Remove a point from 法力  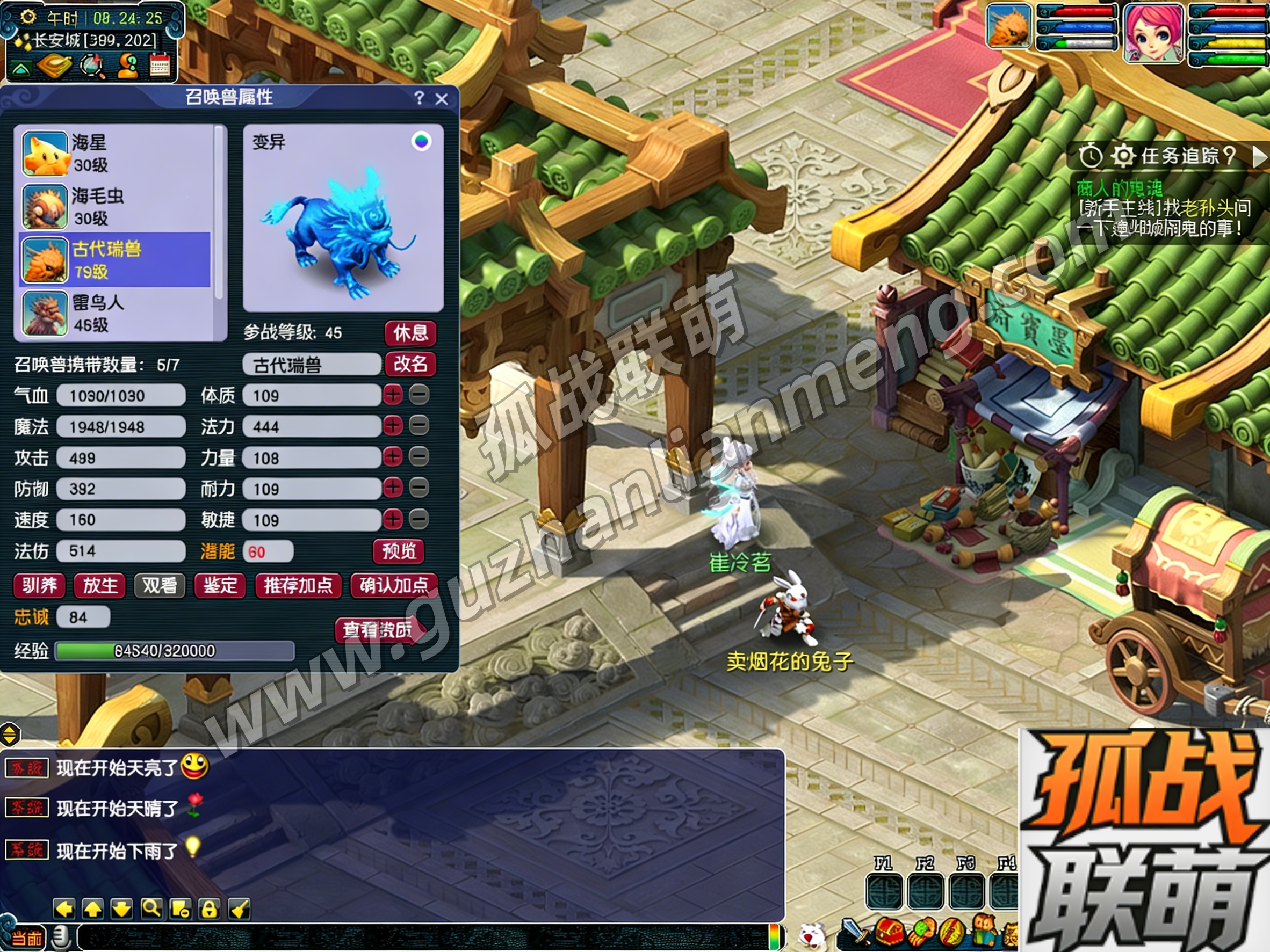pos(419,426)
